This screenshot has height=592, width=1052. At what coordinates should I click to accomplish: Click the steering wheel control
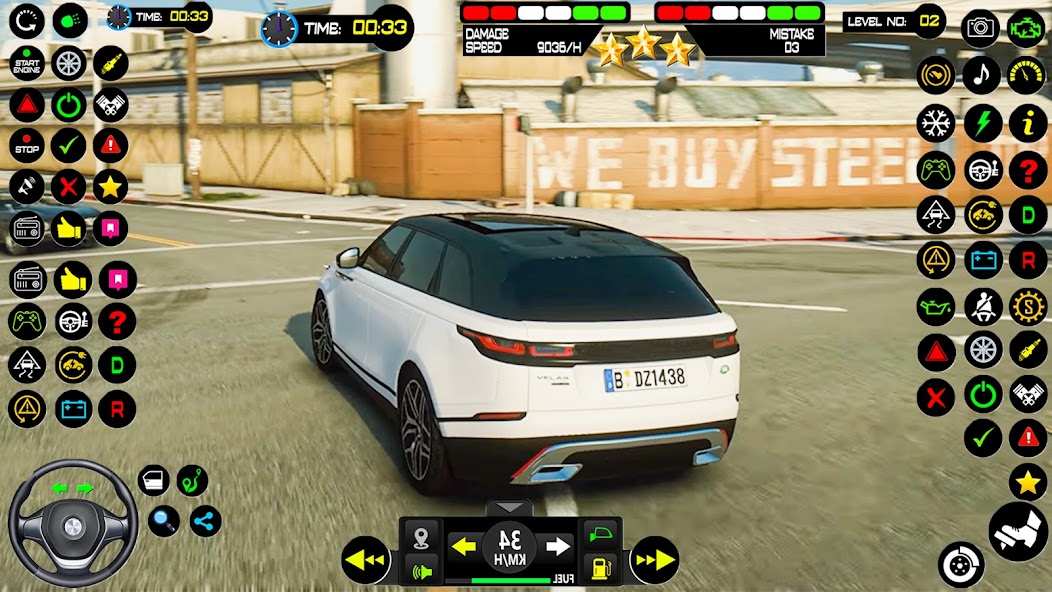click(73, 523)
